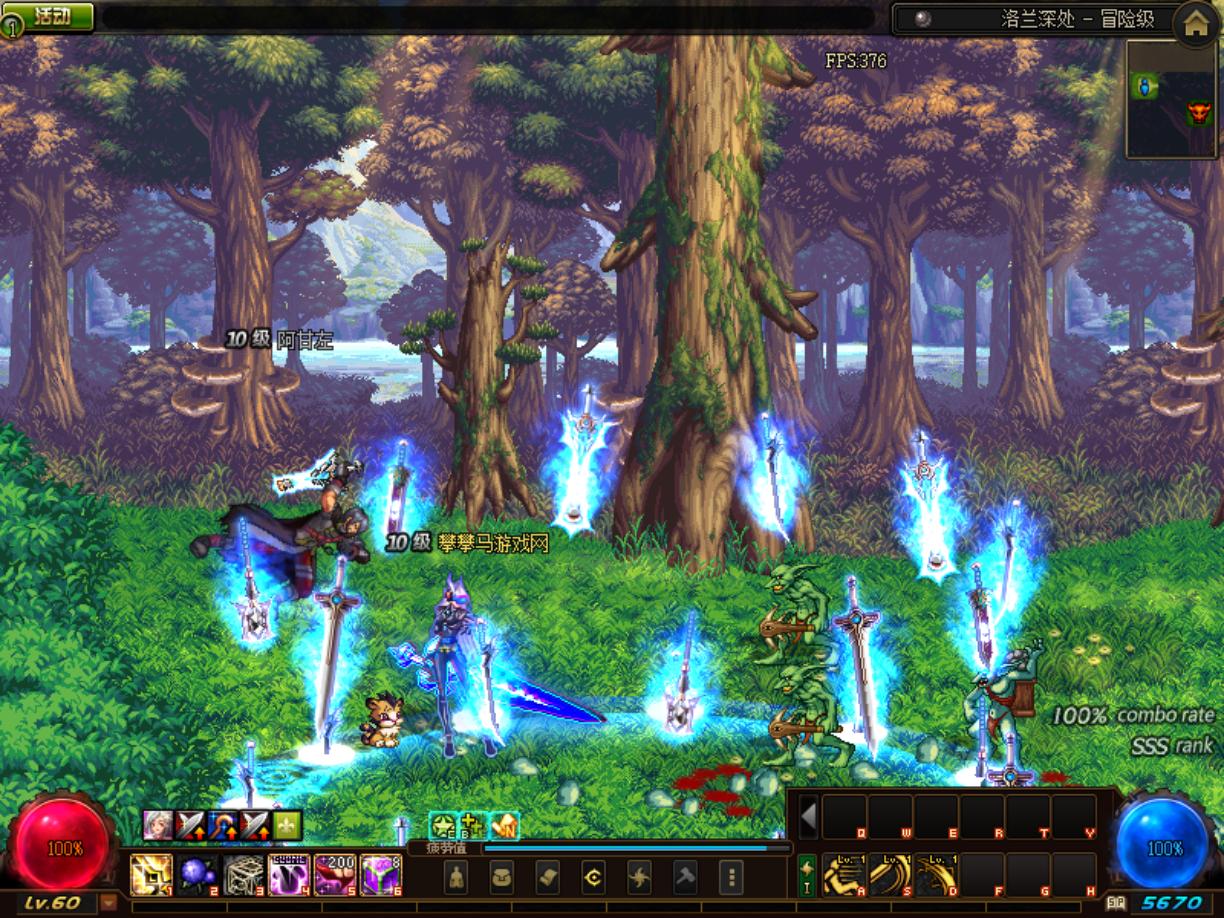
Task: Open the character silhouette menu icon
Action: tap(456, 878)
